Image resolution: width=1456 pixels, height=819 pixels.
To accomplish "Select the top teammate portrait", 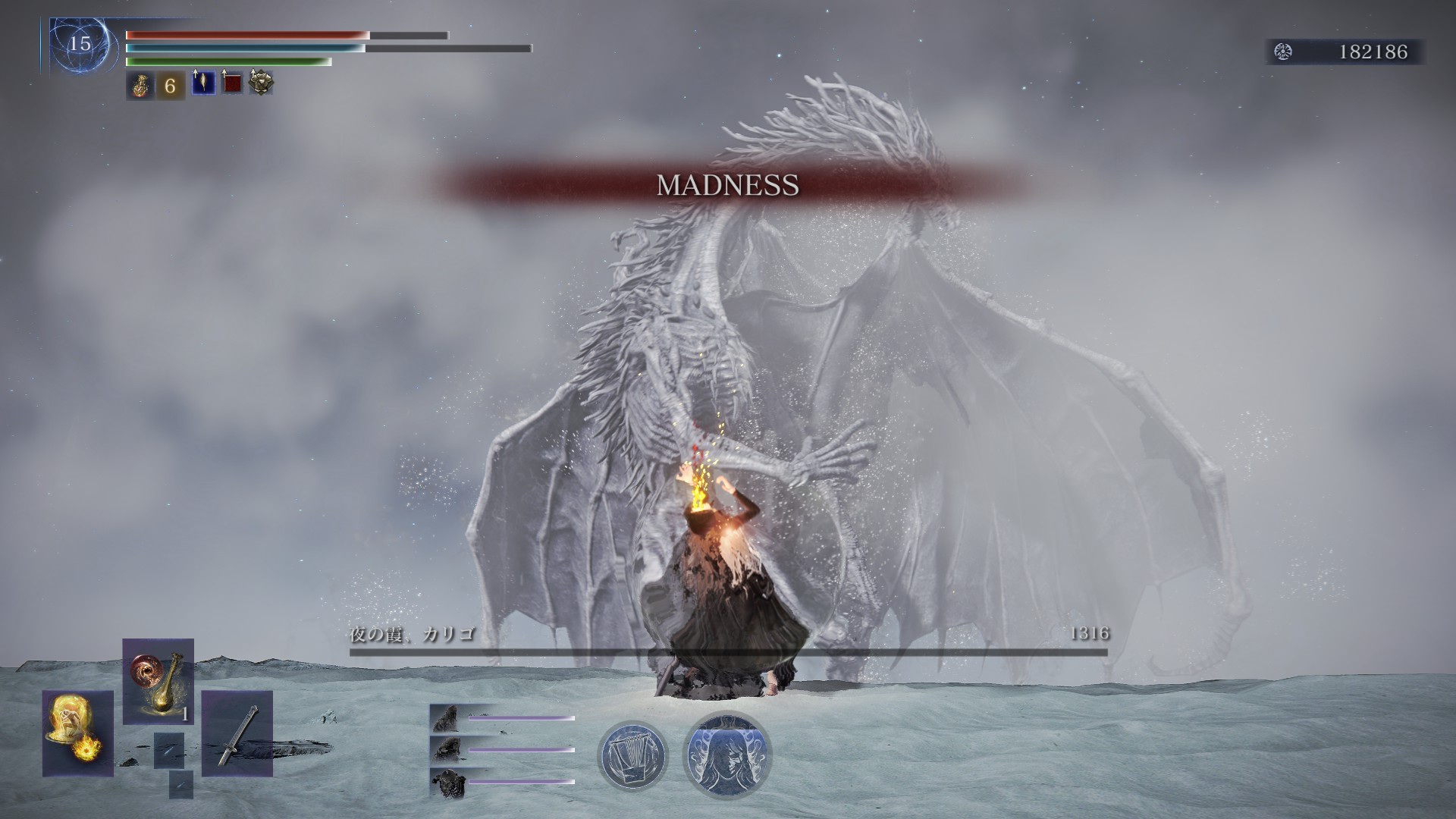I will pos(446,717).
